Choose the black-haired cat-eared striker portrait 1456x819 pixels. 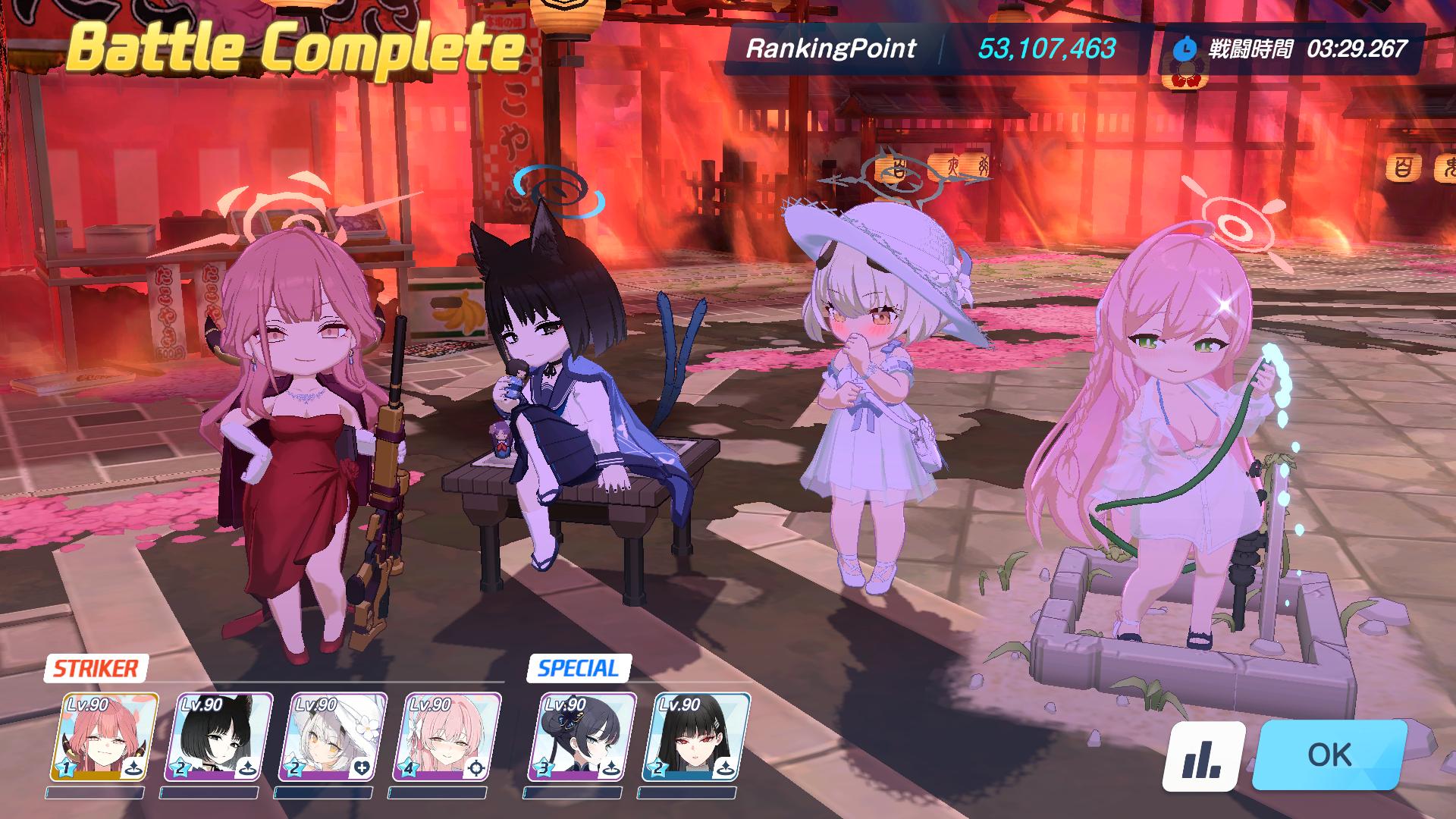click(x=217, y=737)
